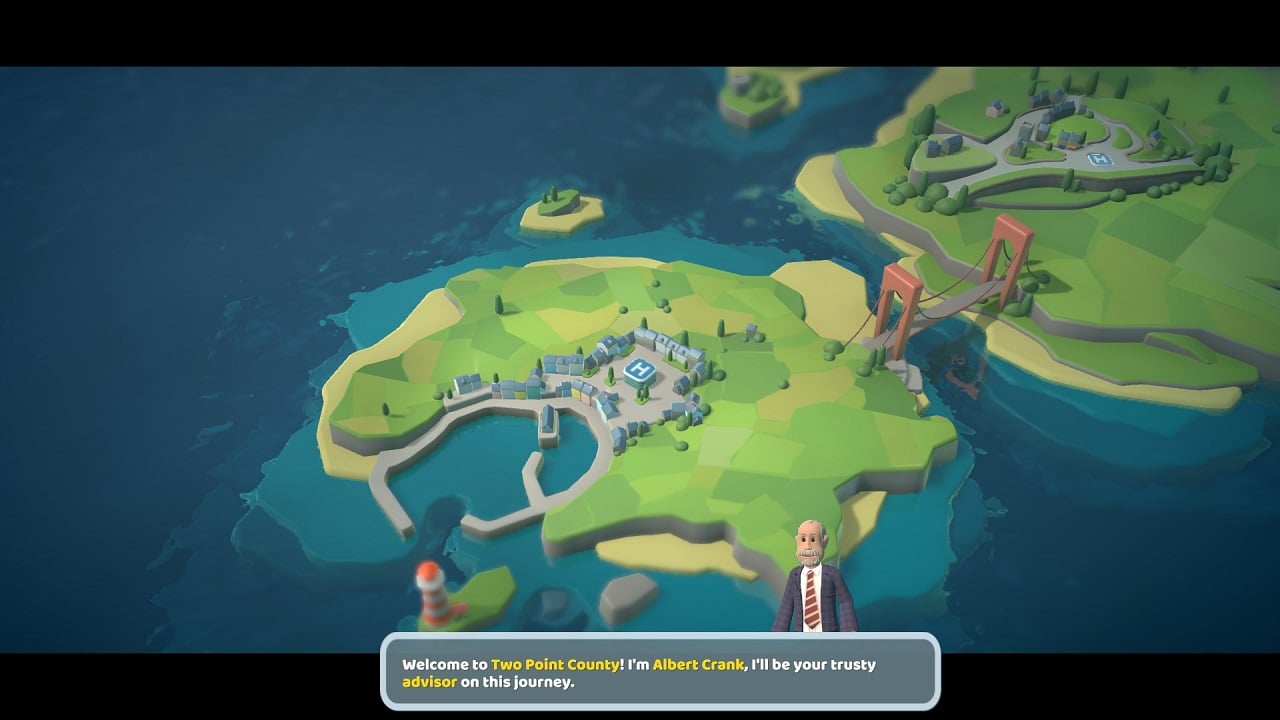
Task: Click Albert Crank's welcome dialogue box
Action: (660, 673)
